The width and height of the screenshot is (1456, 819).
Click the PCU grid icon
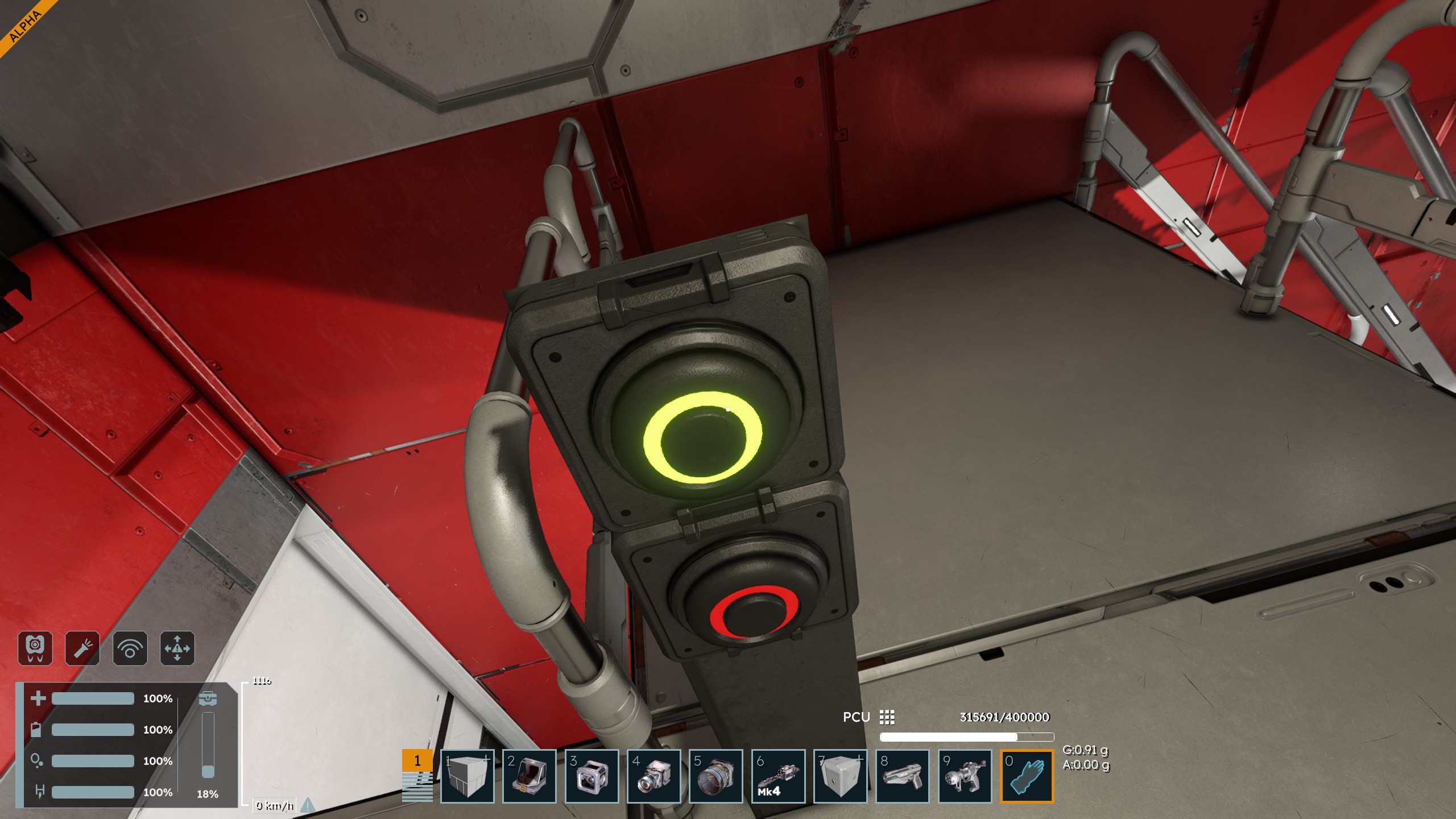point(887,717)
